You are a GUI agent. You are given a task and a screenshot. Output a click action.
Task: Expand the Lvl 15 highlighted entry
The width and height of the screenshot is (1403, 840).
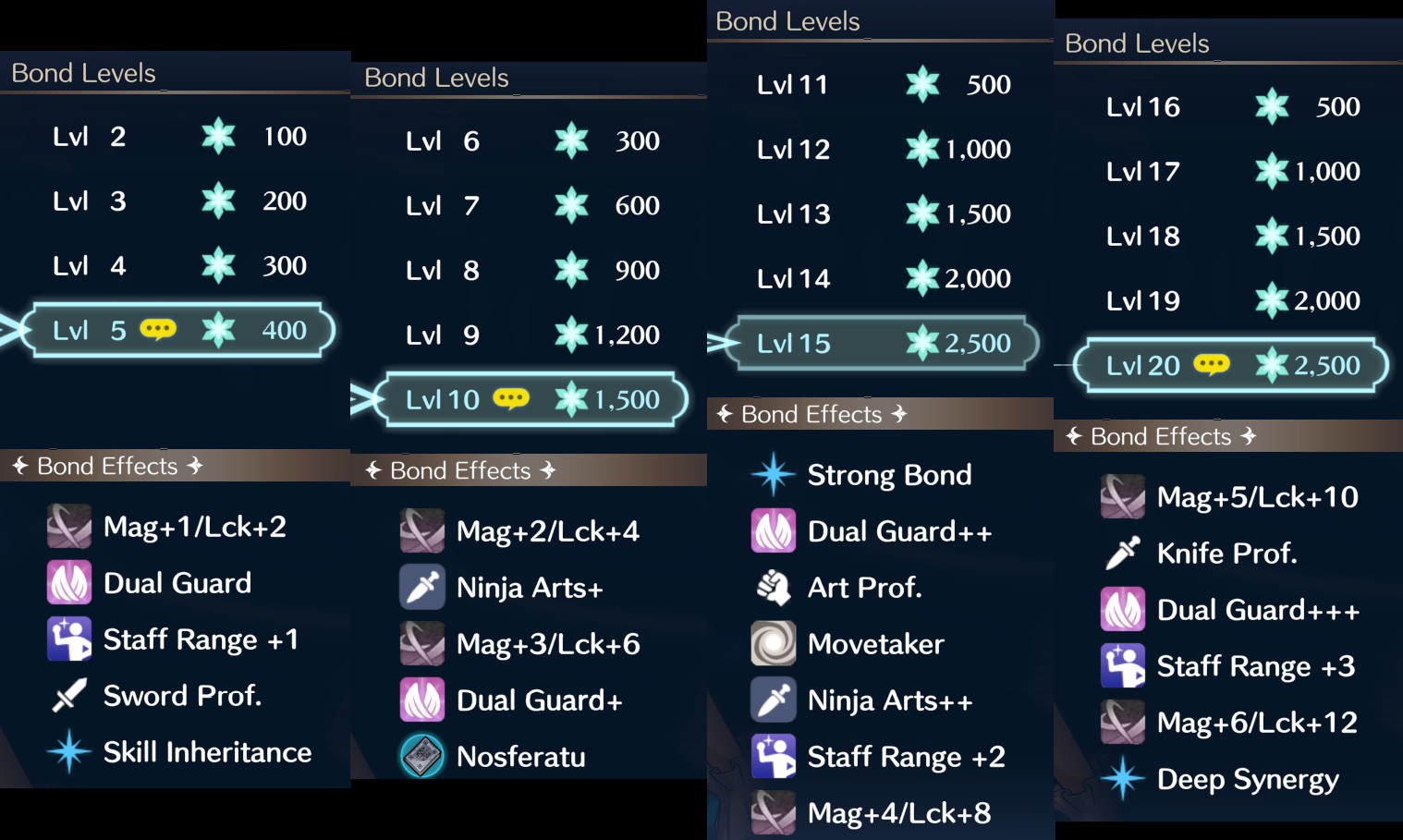click(876, 343)
